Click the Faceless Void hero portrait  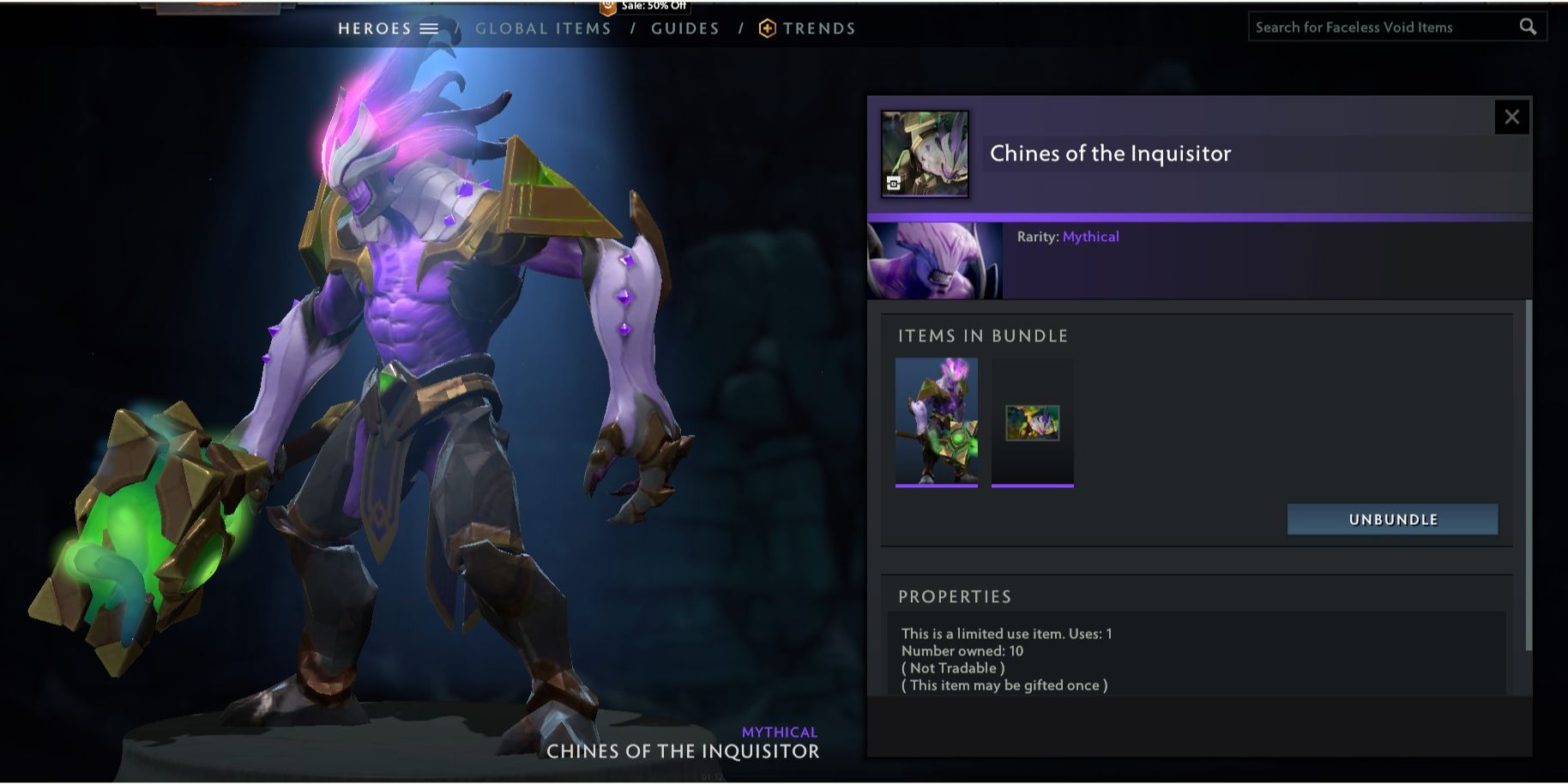pos(935,261)
